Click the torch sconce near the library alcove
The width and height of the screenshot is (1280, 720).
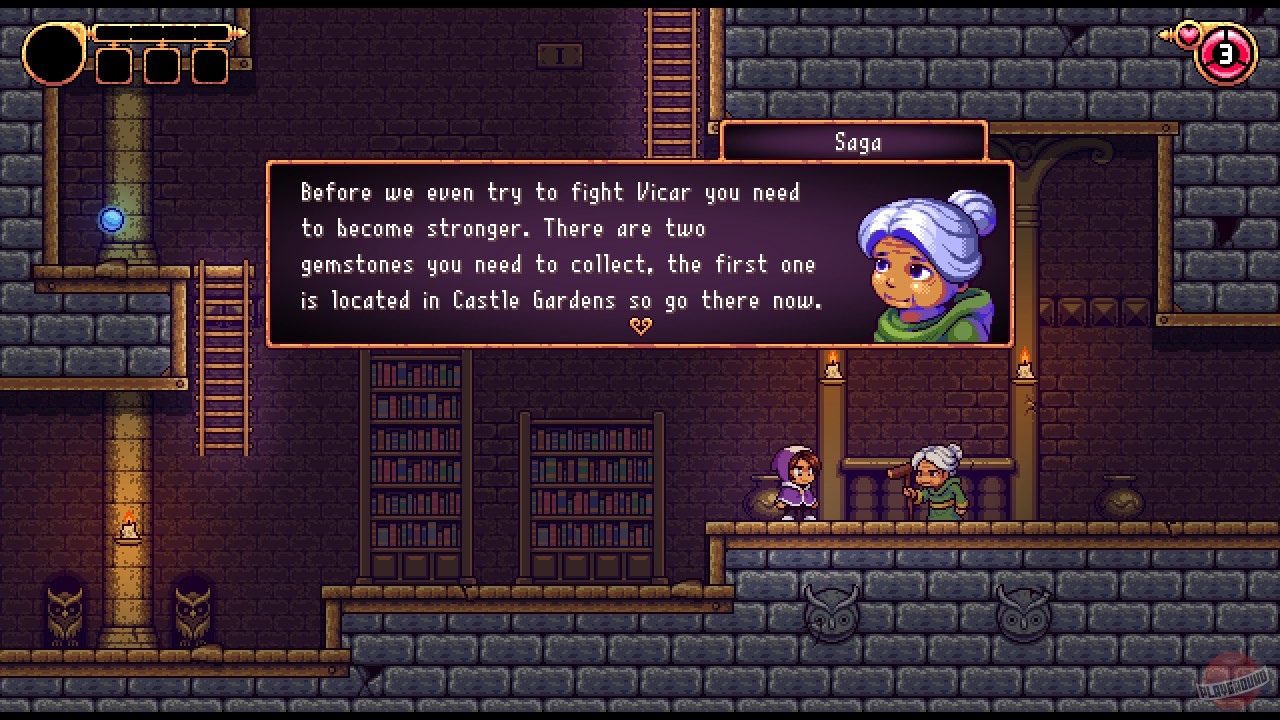833,368
